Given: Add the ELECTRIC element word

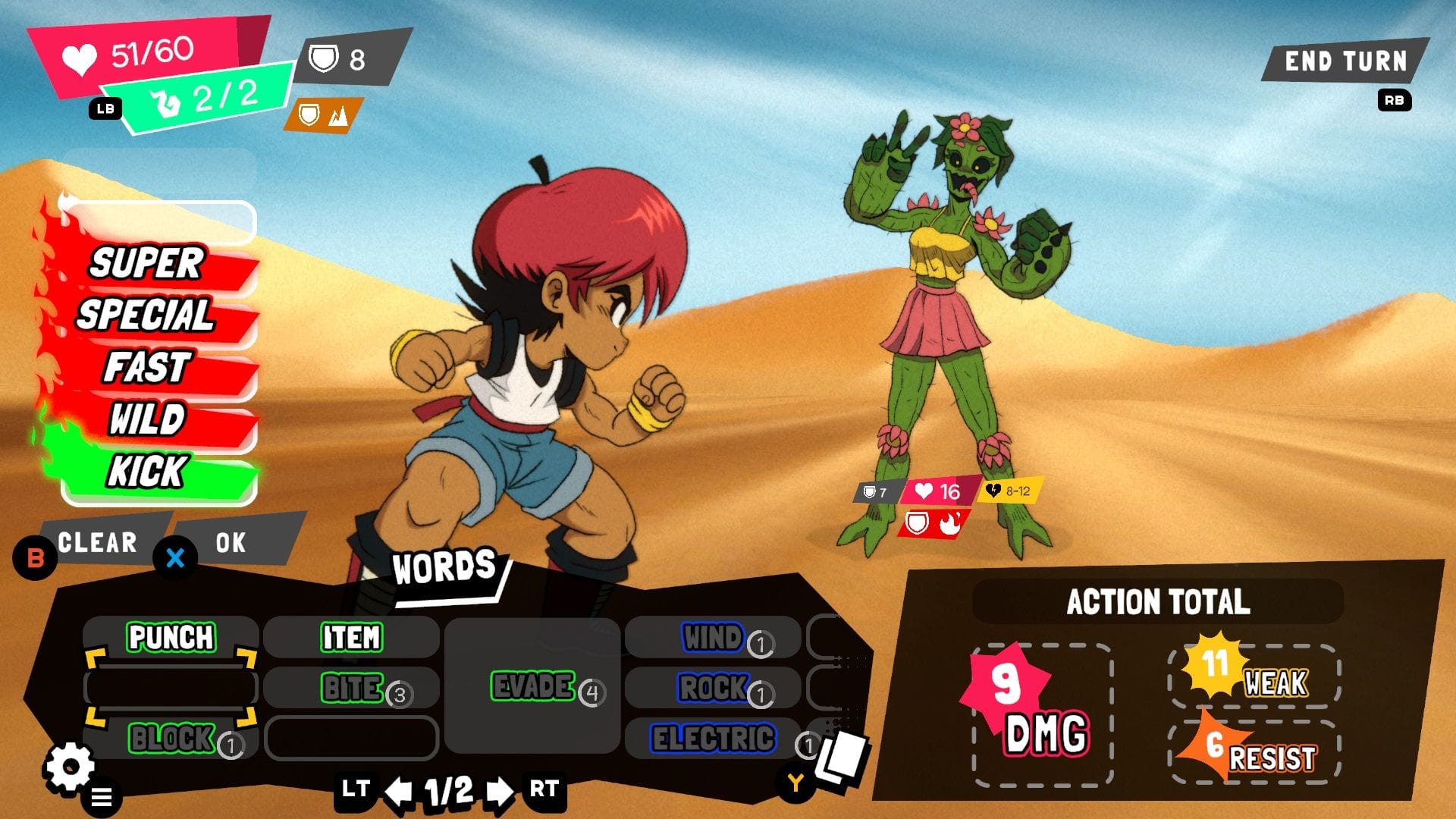Looking at the screenshot, I should pos(713,739).
